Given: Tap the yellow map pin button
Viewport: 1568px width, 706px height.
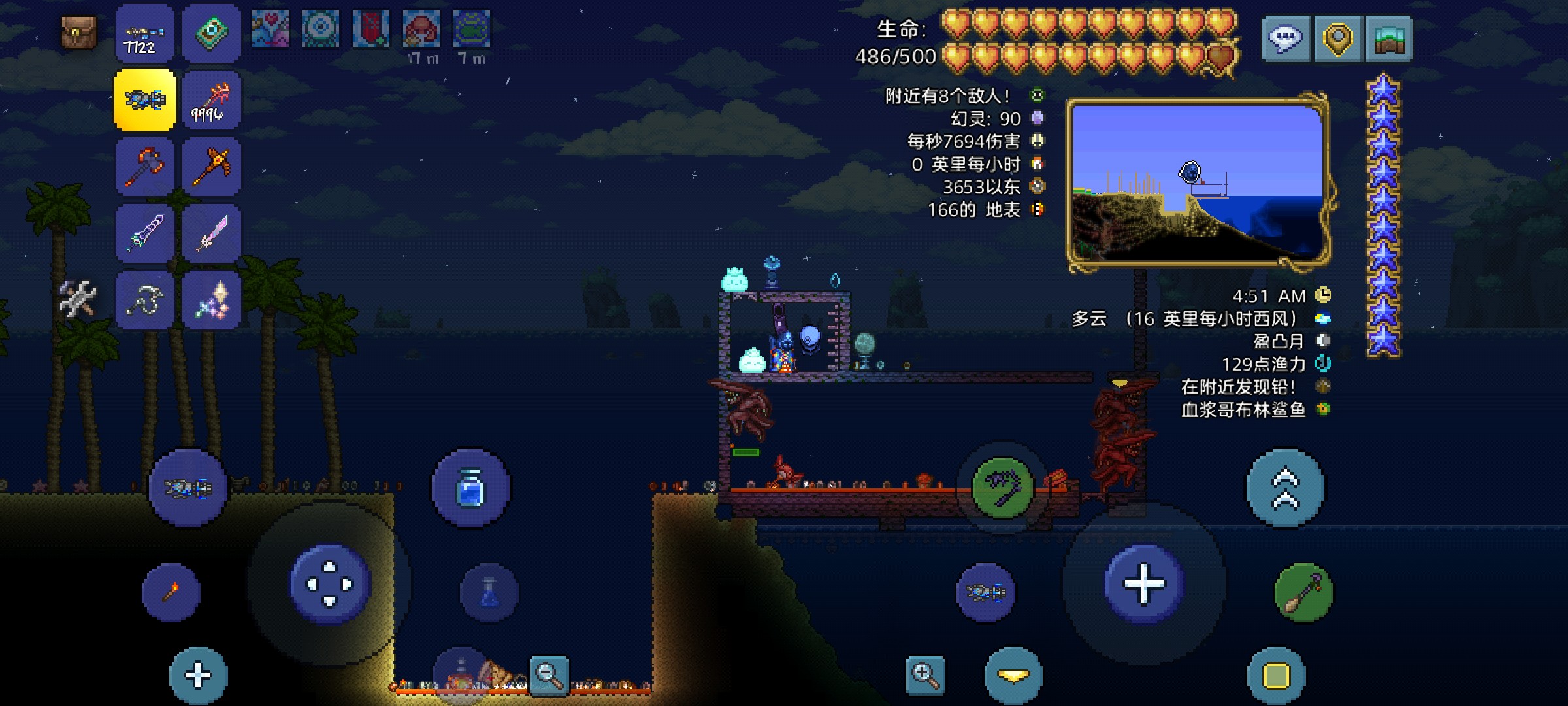Looking at the screenshot, I should click(1337, 39).
